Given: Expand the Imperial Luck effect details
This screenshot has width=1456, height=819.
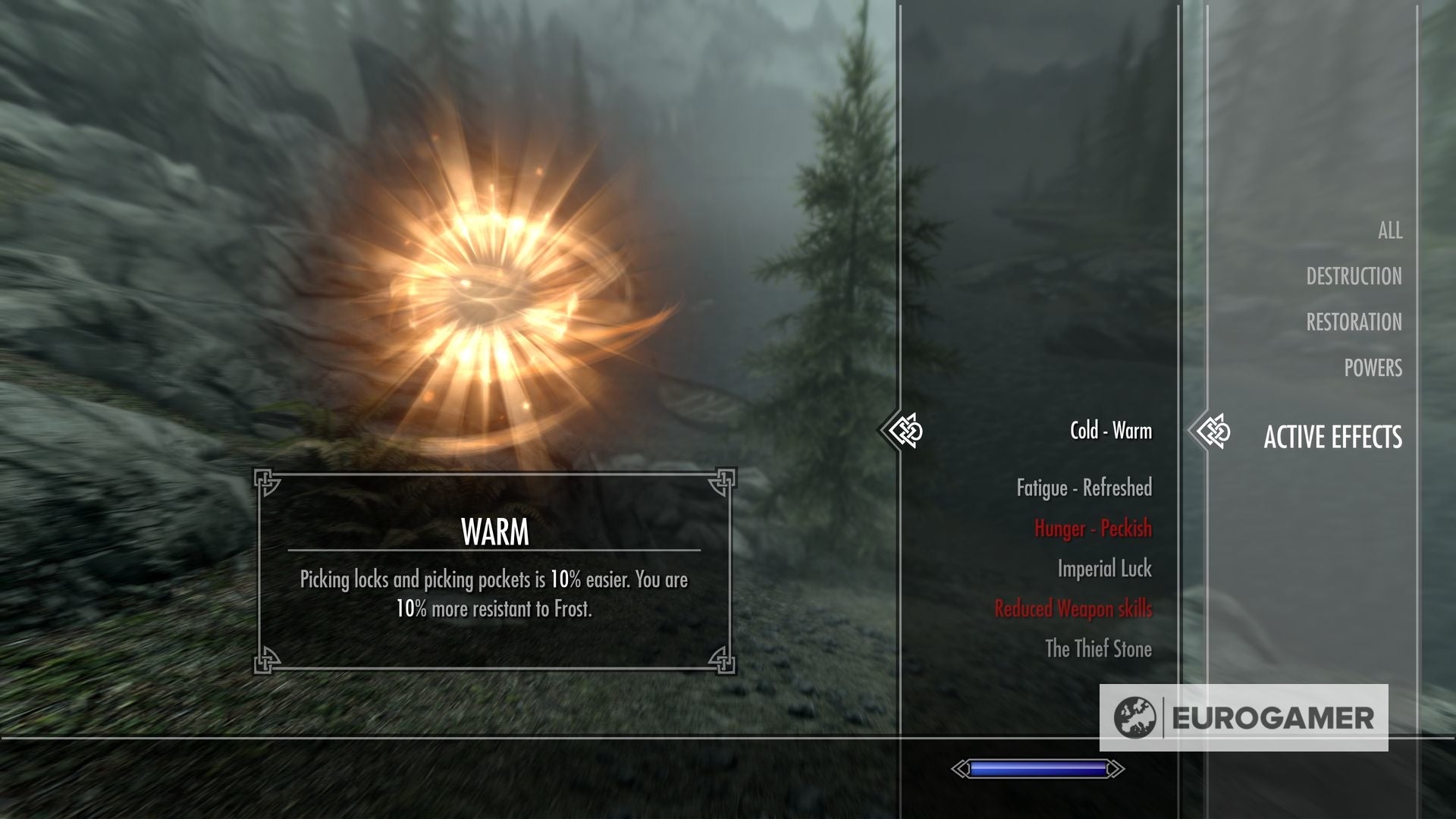Looking at the screenshot, I should pyautogui.click(x=1104, y=569).
